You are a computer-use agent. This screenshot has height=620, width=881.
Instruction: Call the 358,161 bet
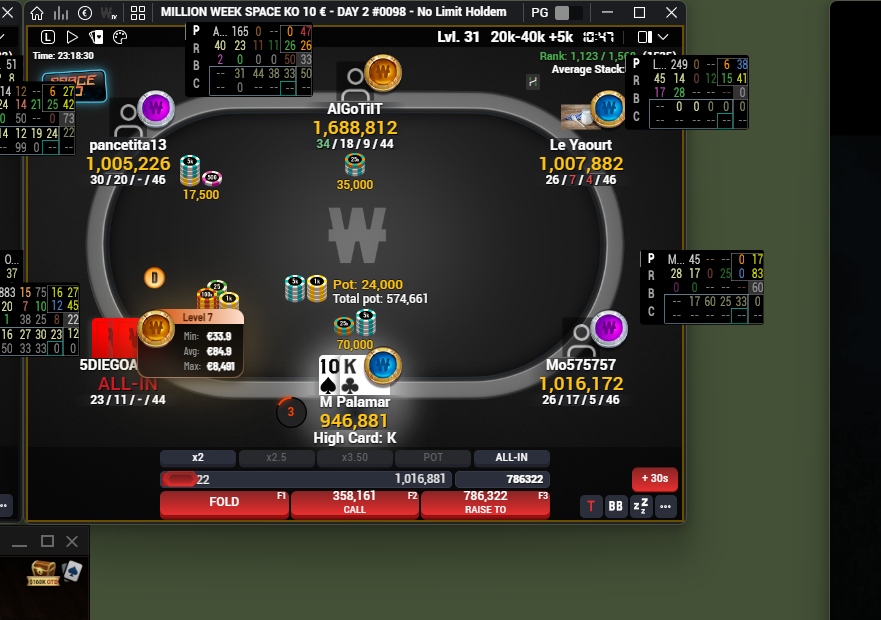pos(354,503)
